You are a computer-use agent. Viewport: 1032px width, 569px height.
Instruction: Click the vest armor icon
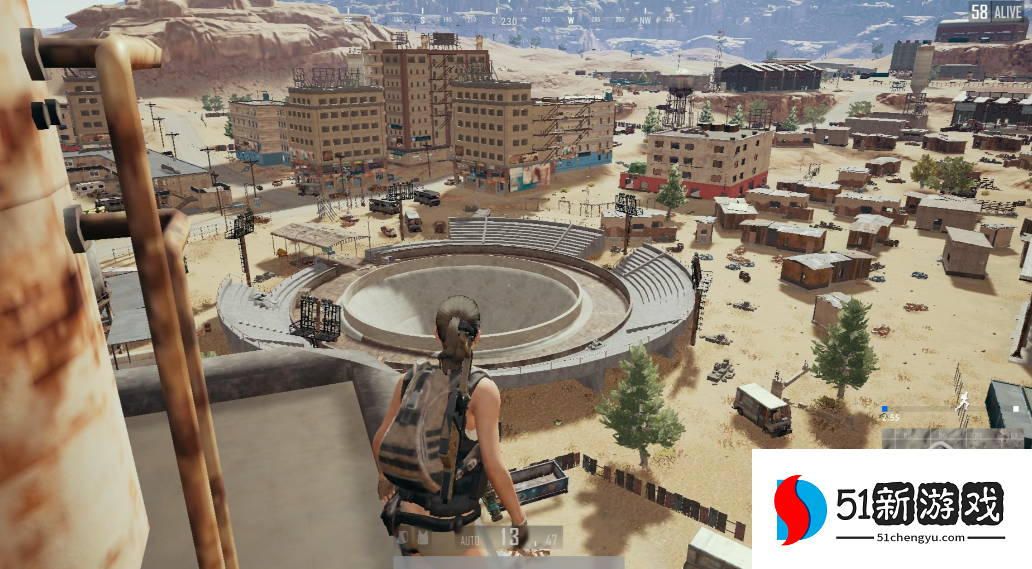coord(424,540)
